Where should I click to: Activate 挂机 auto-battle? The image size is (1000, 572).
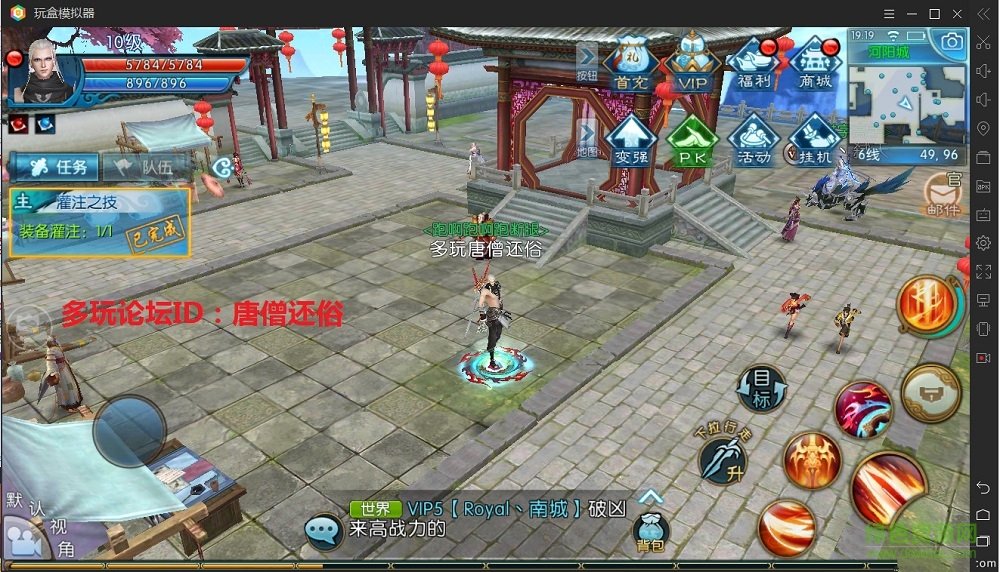click(816, 138)
